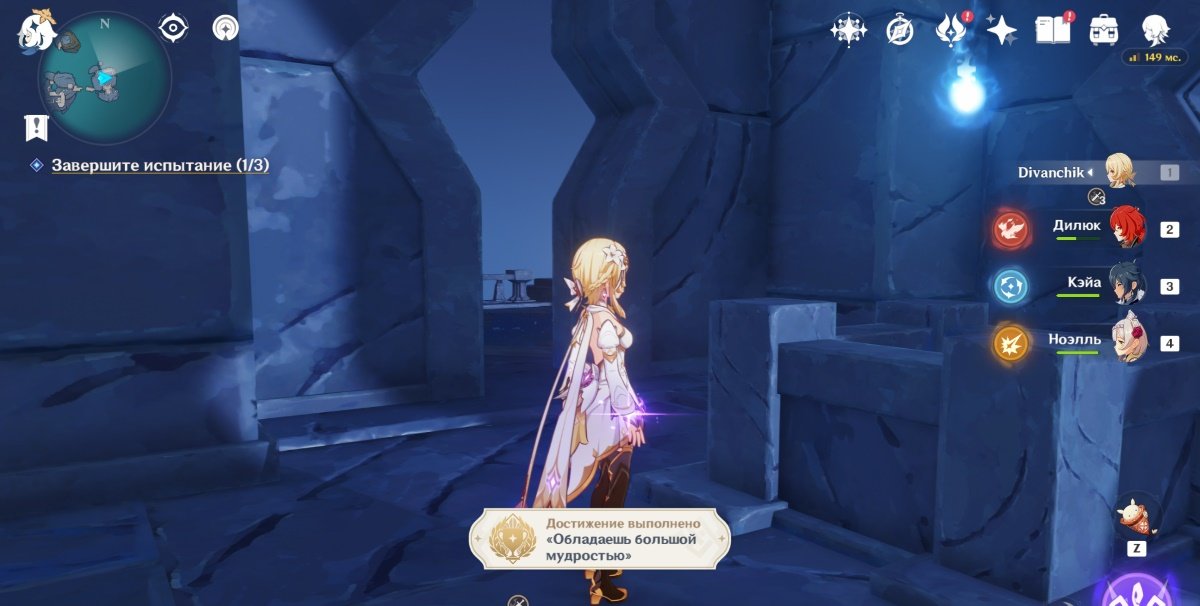Open the pocket-watch compass icon
1200x606 pixels.
click(x=900, y=30)
